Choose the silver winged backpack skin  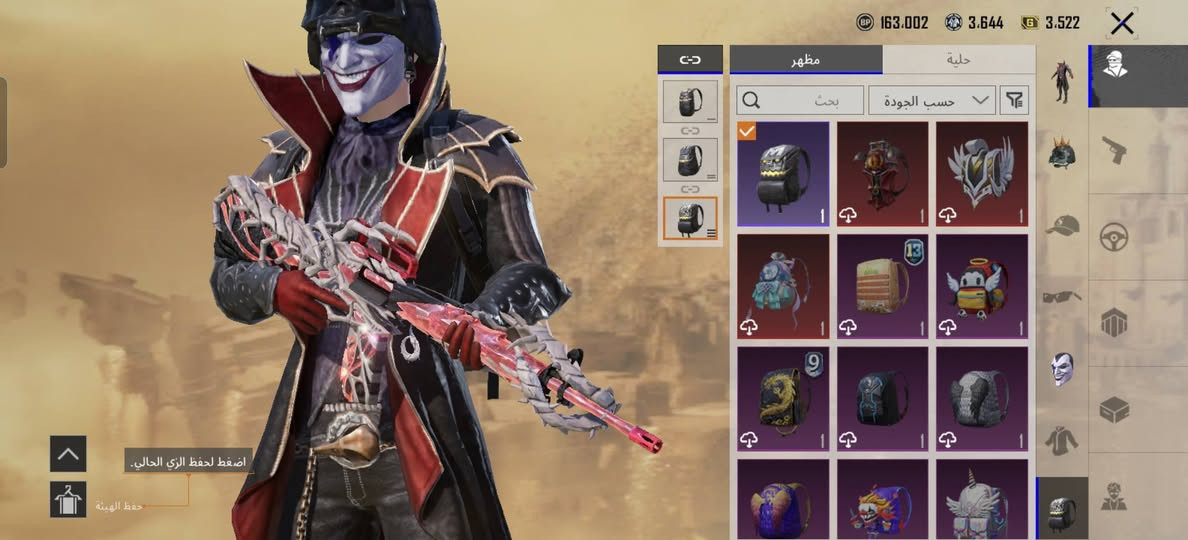[x=981, y=174]
